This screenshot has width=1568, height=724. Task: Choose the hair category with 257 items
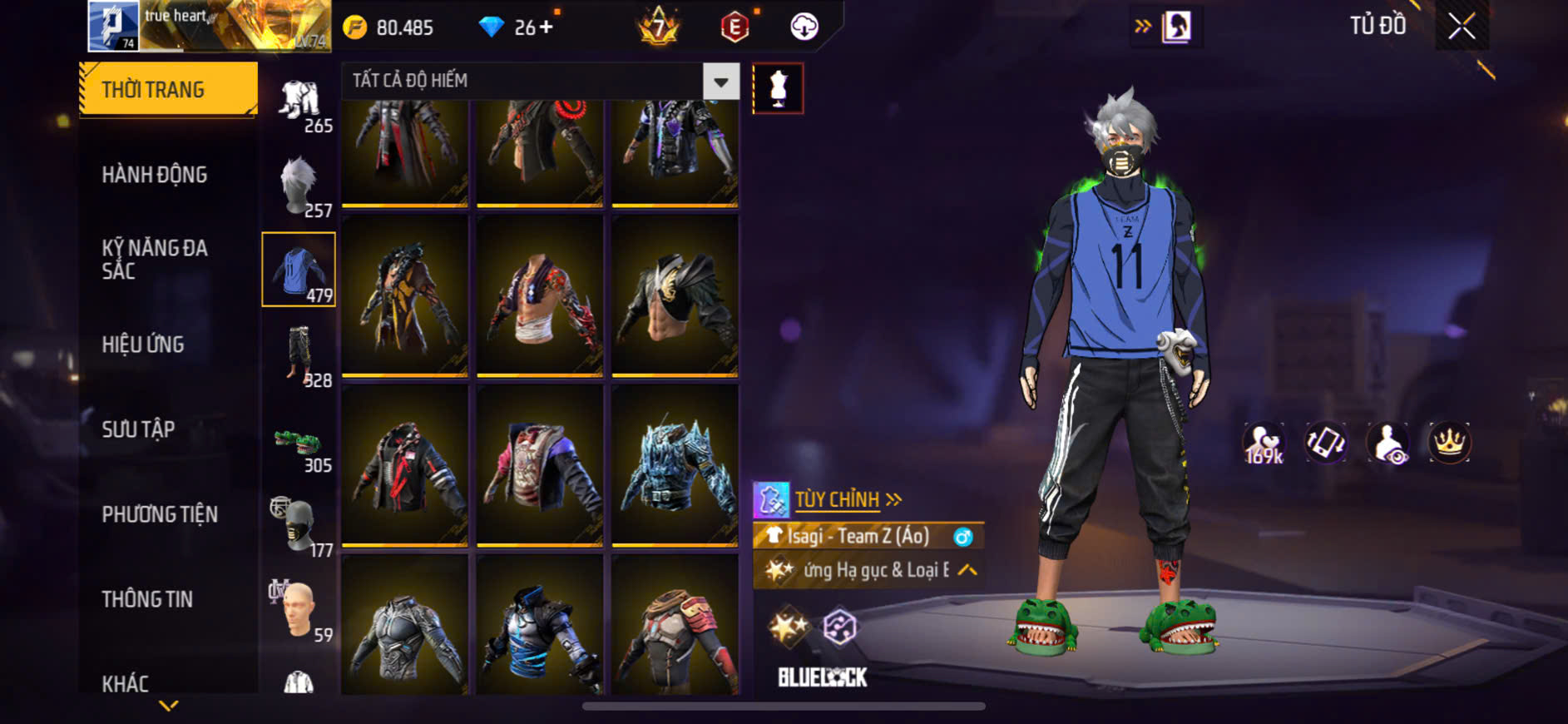tap(299, 186)
